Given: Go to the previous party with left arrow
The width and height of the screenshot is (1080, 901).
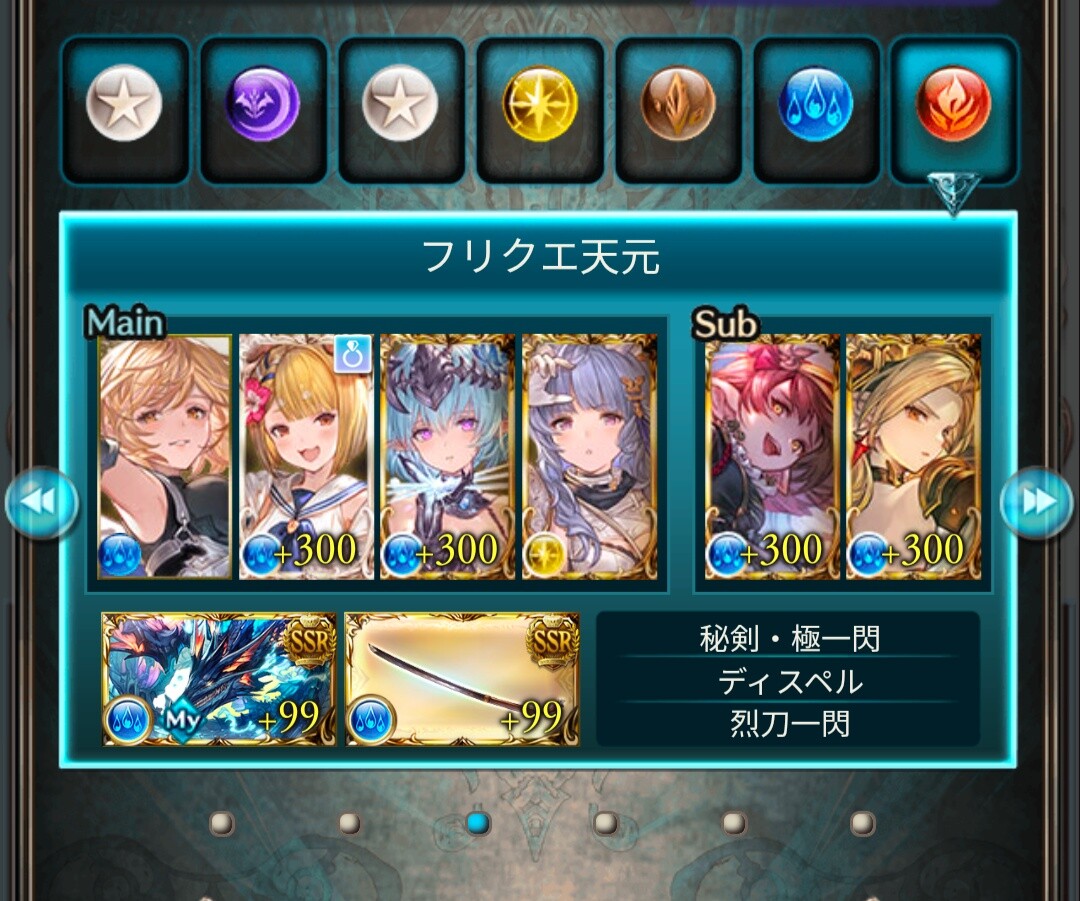Looking at the screenshot, I should 41,502.
